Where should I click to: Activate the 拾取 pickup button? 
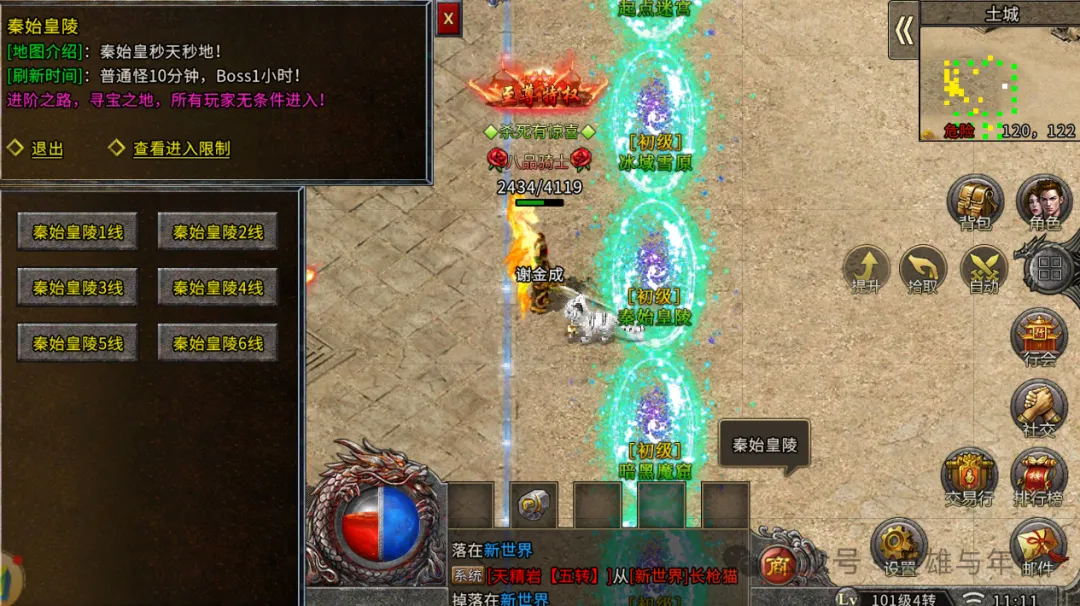click(923, 270)
